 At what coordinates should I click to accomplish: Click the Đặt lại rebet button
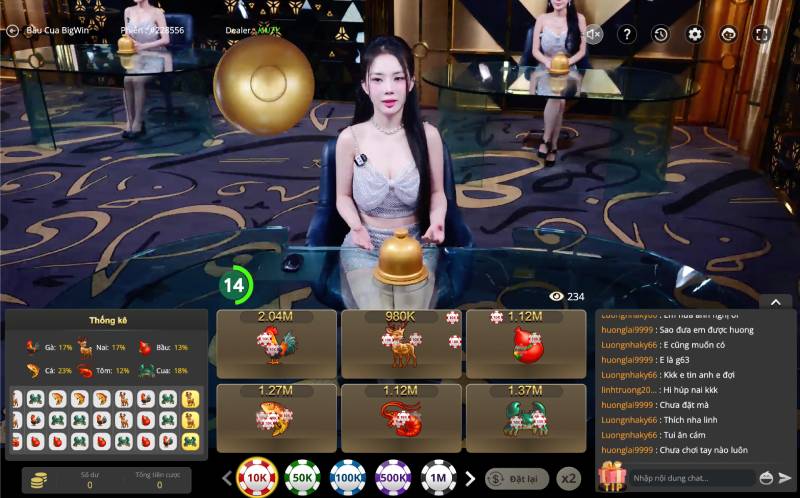pyautogui.click(x=517, y=479)
